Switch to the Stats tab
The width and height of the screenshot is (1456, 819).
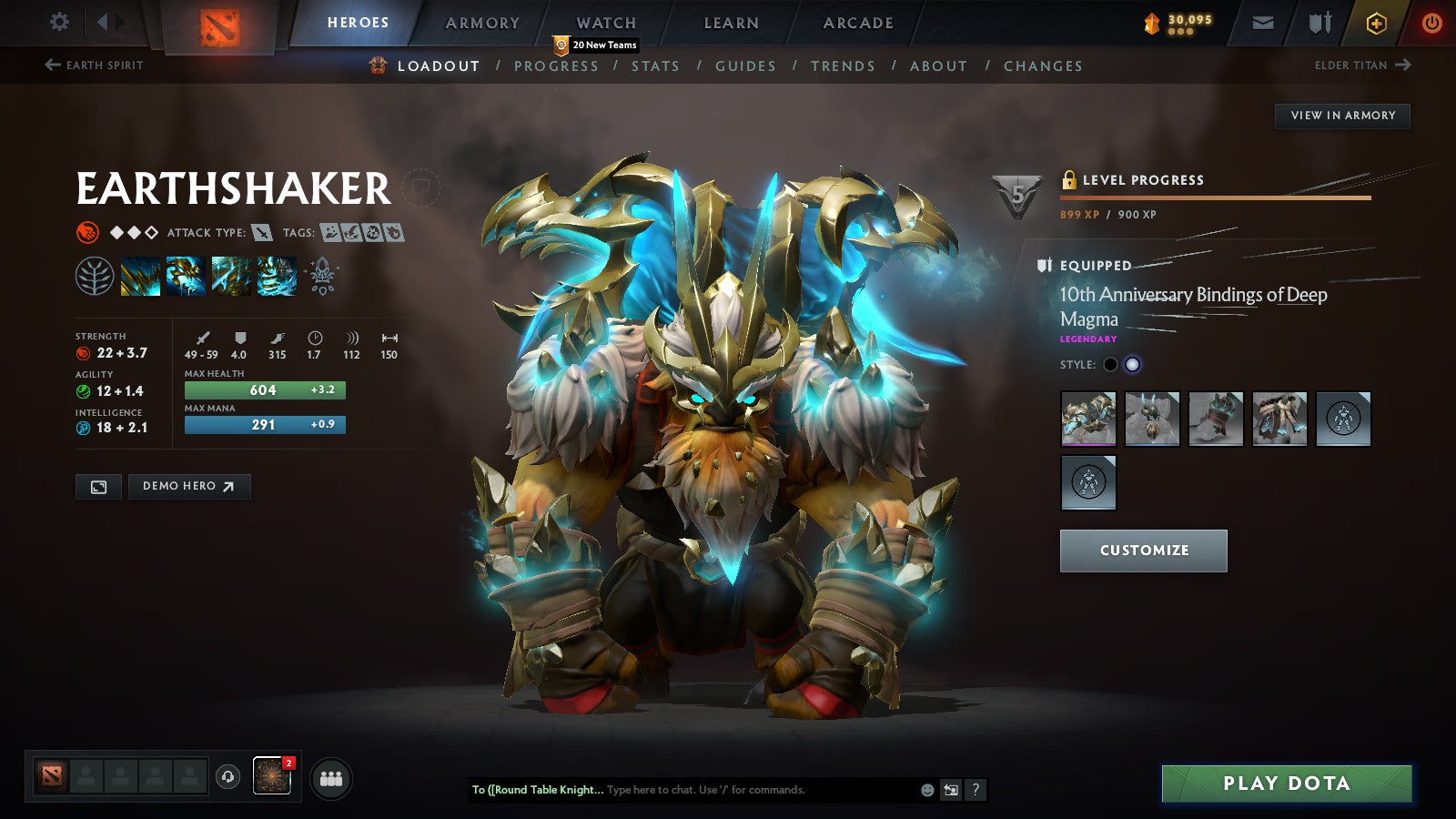pos(657,66)
